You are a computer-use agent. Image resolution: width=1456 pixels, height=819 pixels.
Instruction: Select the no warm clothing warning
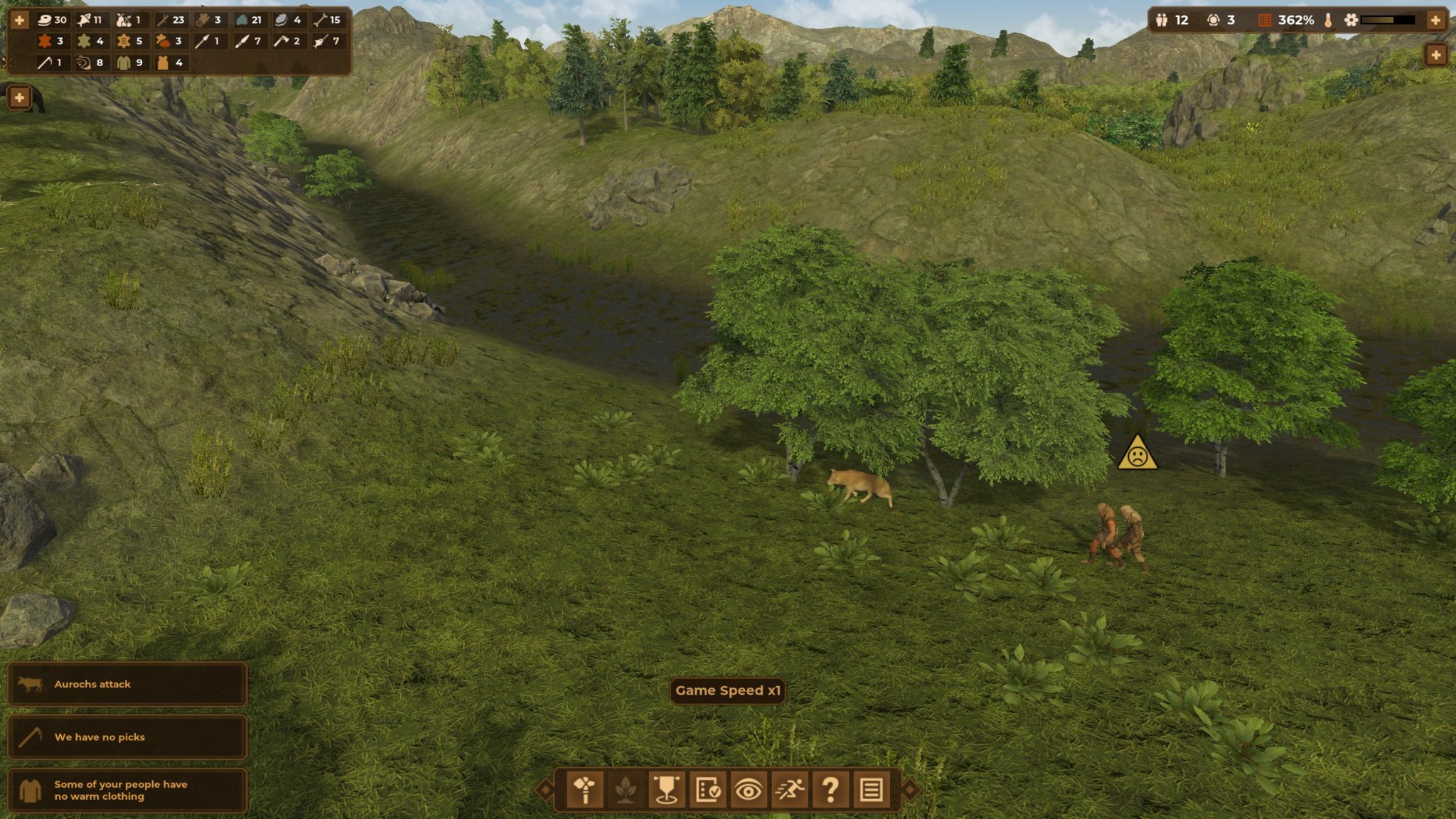tap(127, 790)
